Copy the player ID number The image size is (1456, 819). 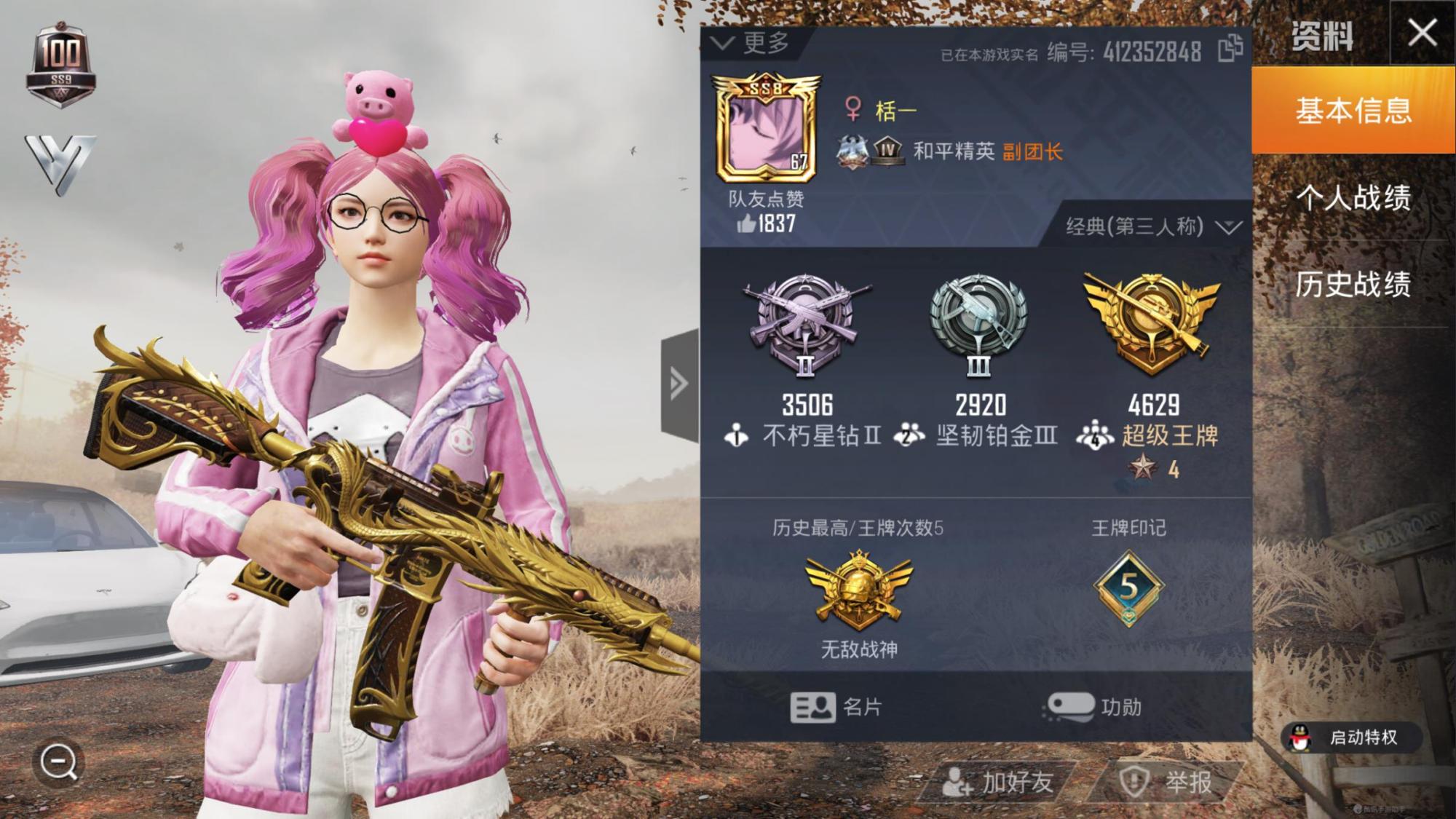(1230, 49)
